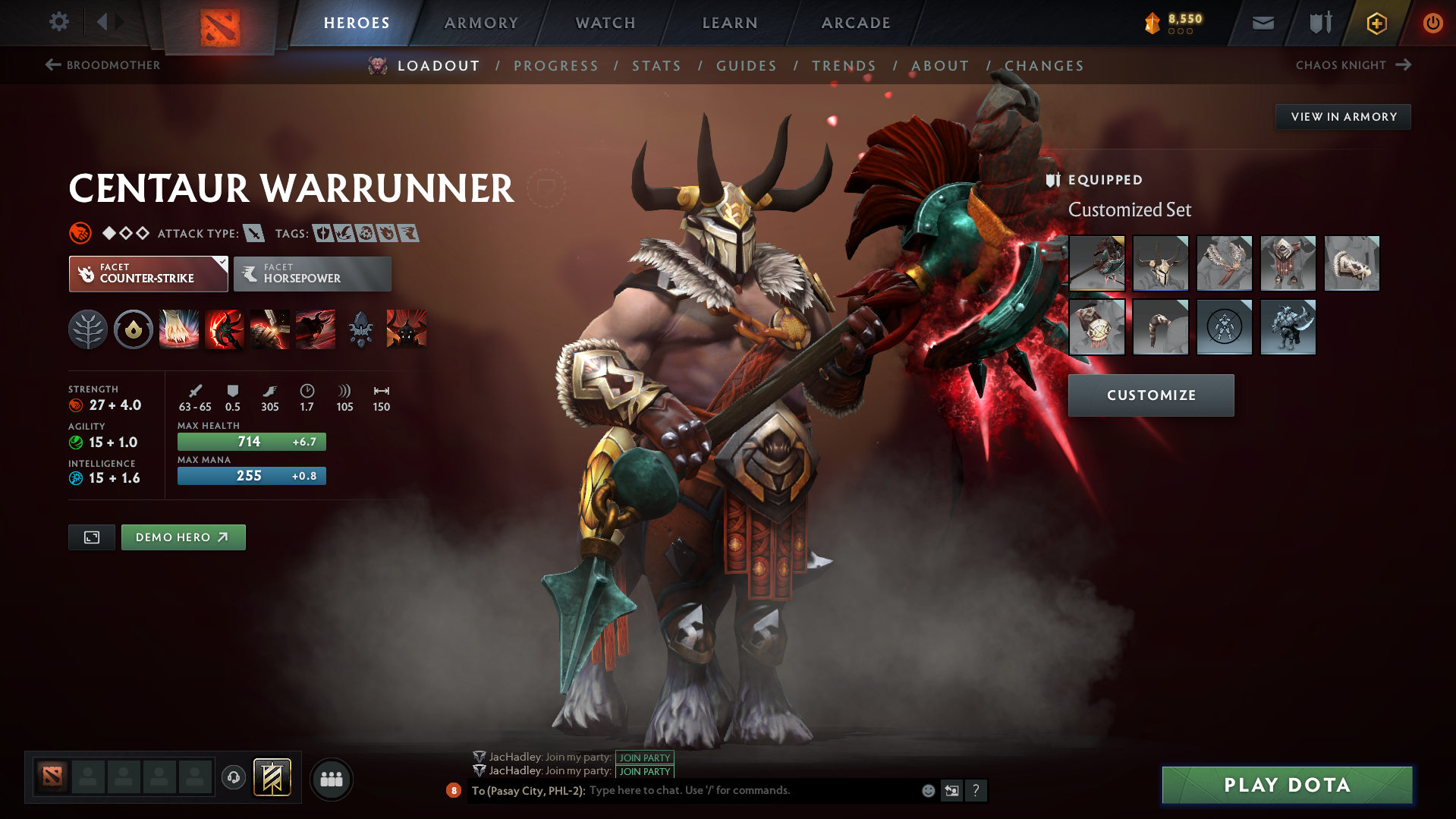Open the settings gear icon

coord(58,22)
